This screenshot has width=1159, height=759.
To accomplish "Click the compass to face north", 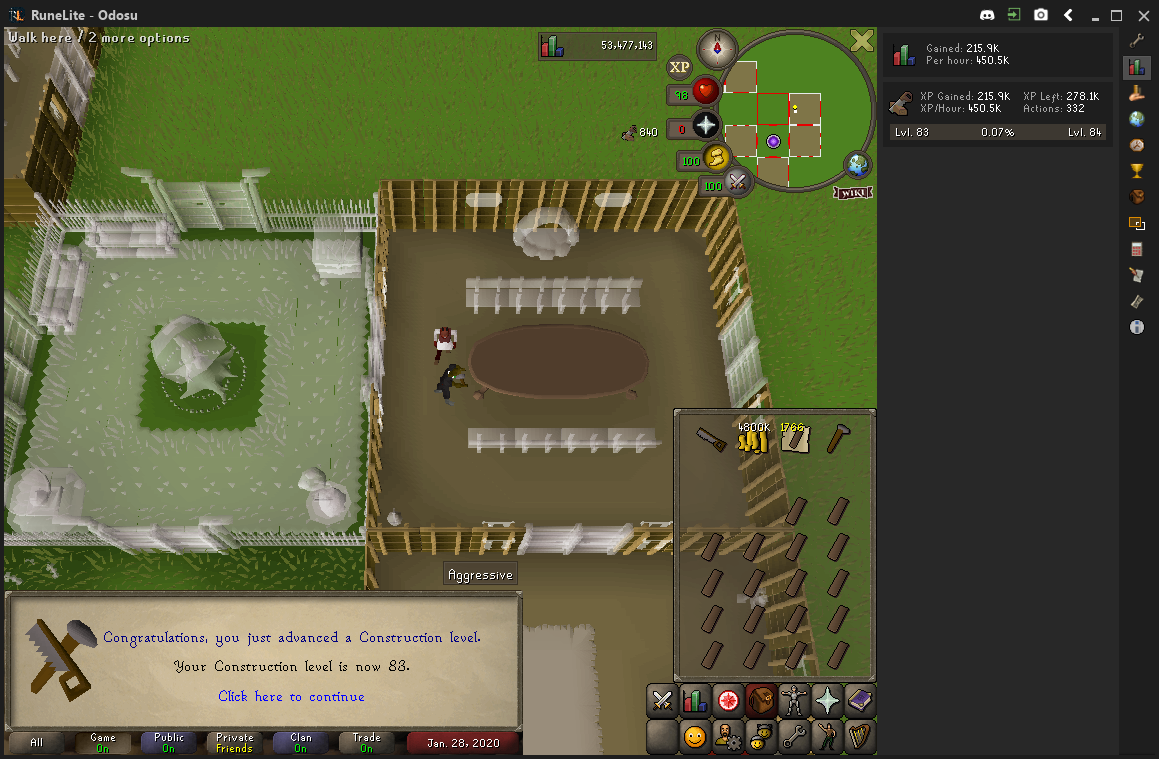I will coord(717,49).
